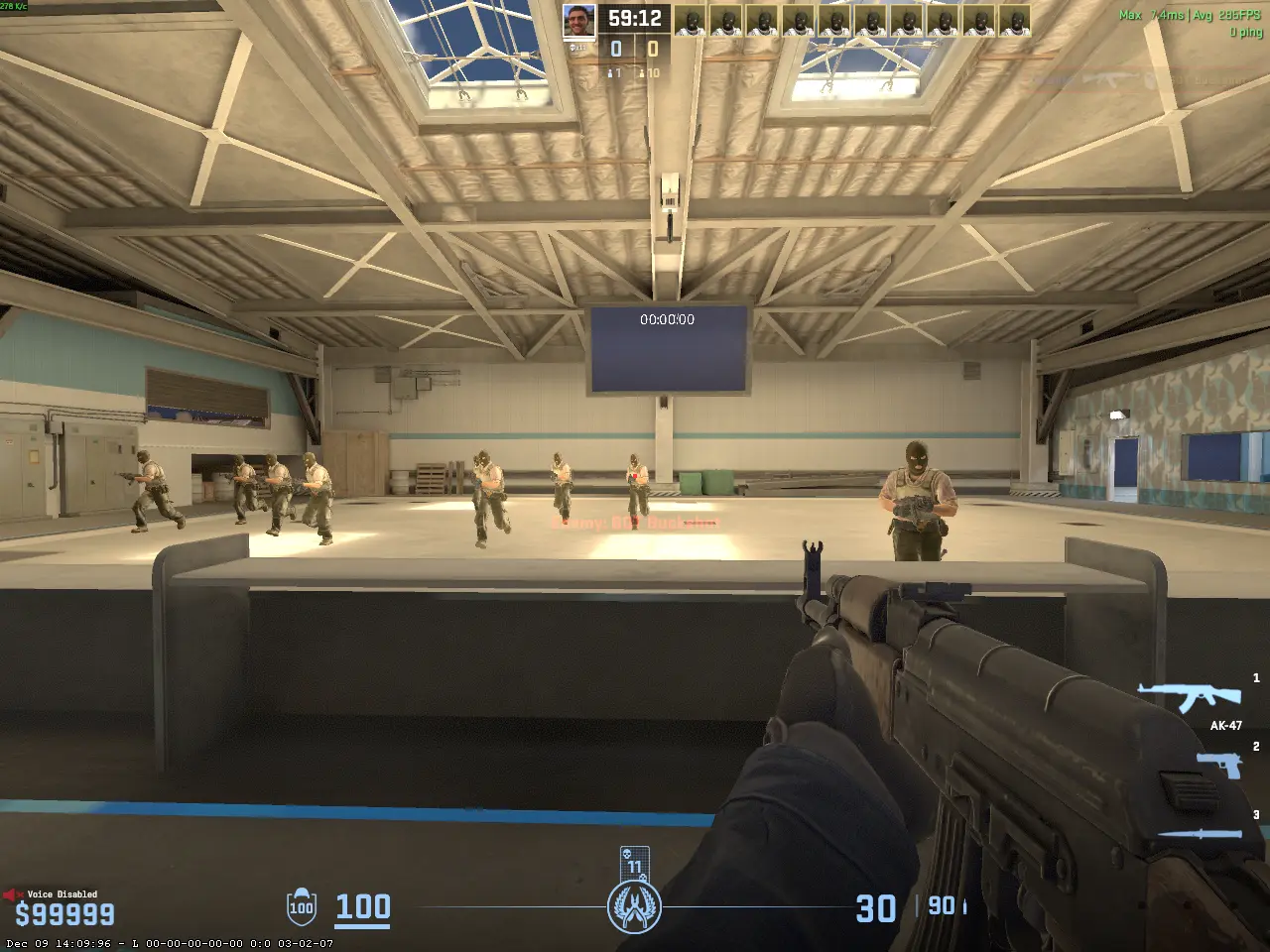The height and width of the screenshot is (952, 1270).
Task: Click the Voice Disabled speaker icon
Action: 13,894
